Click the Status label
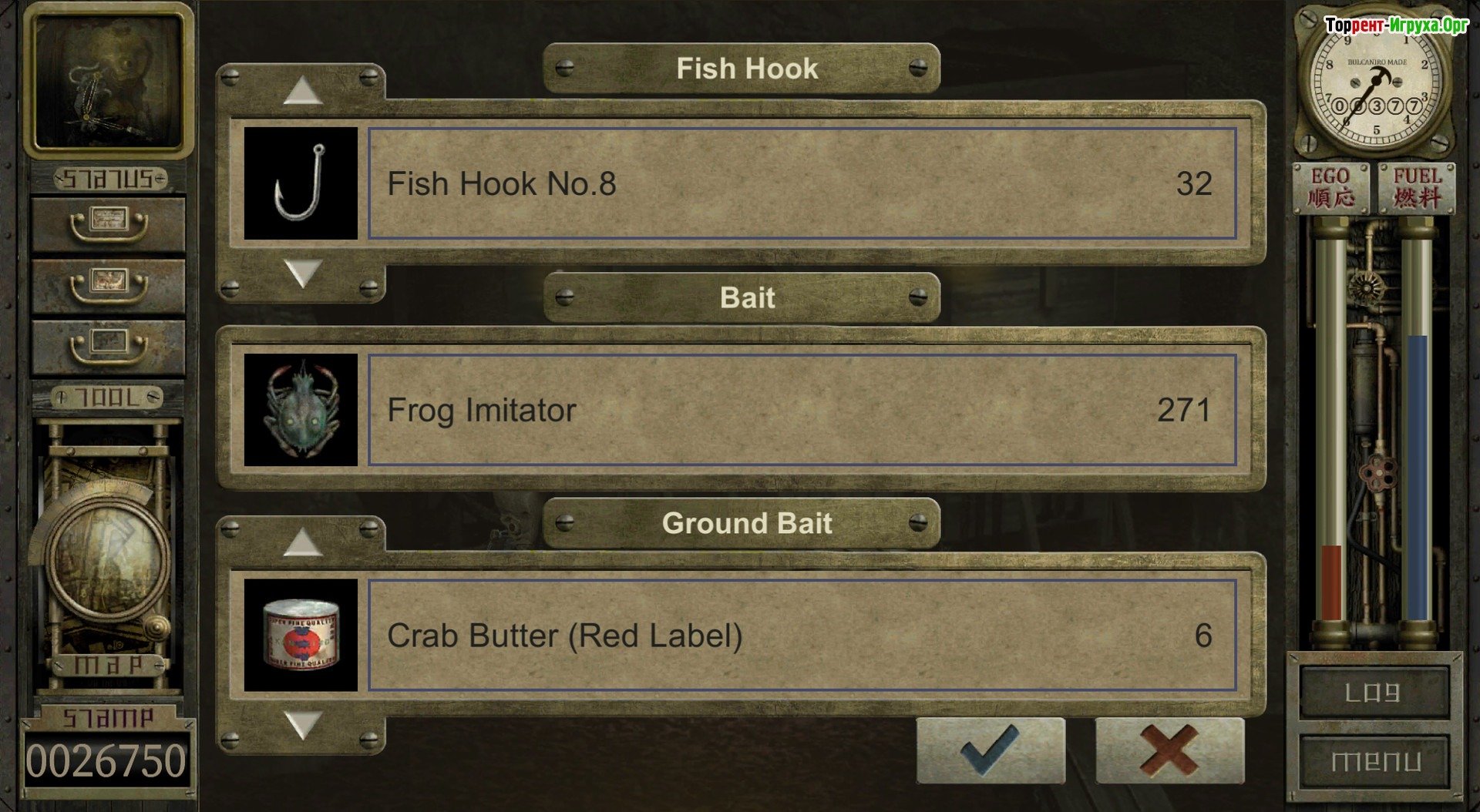 109,180
